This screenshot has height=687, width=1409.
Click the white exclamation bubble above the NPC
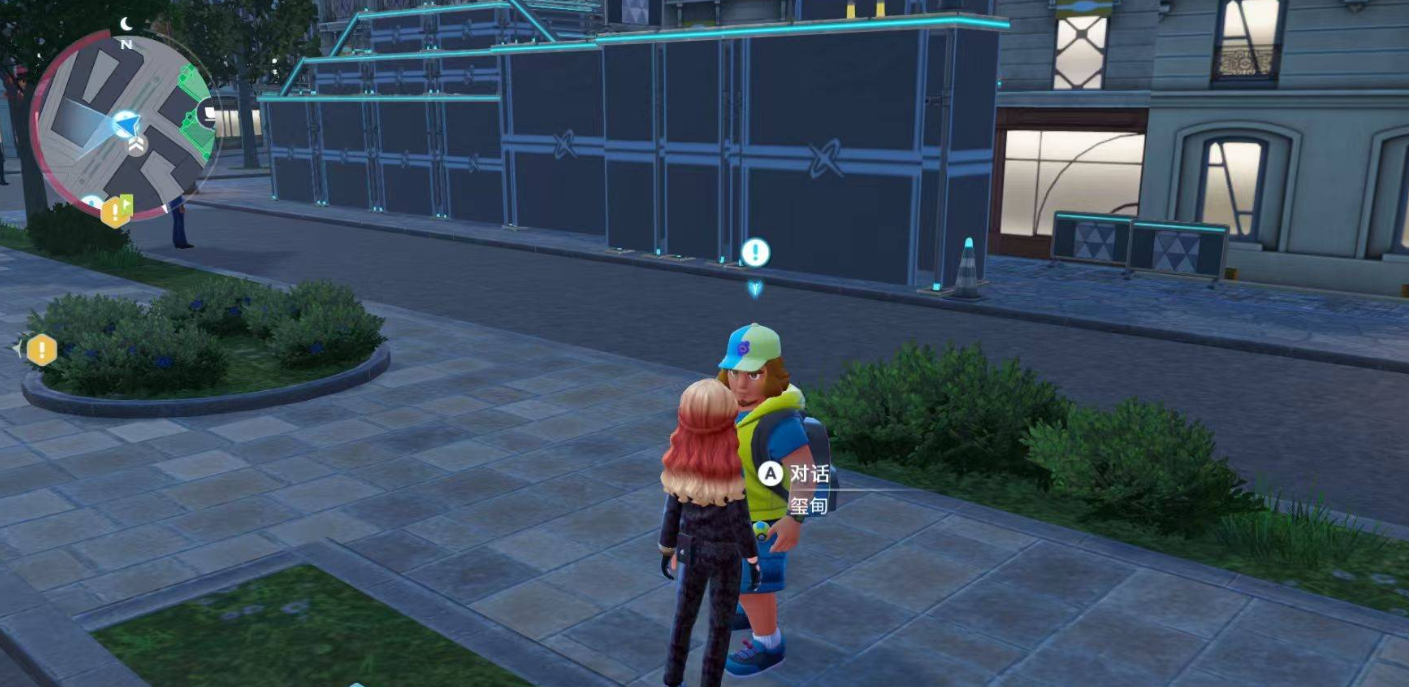click(755, 252)
